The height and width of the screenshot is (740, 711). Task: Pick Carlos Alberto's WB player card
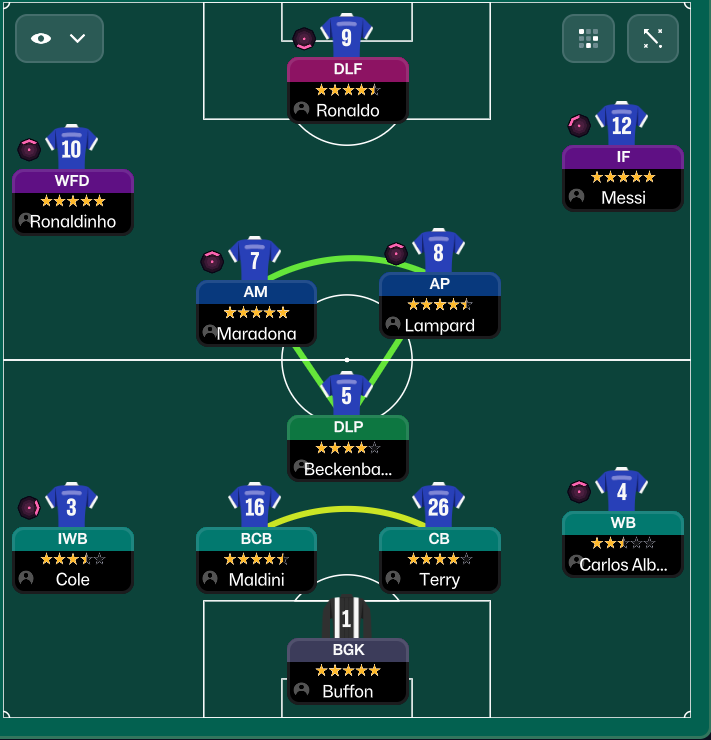(622, 545)
